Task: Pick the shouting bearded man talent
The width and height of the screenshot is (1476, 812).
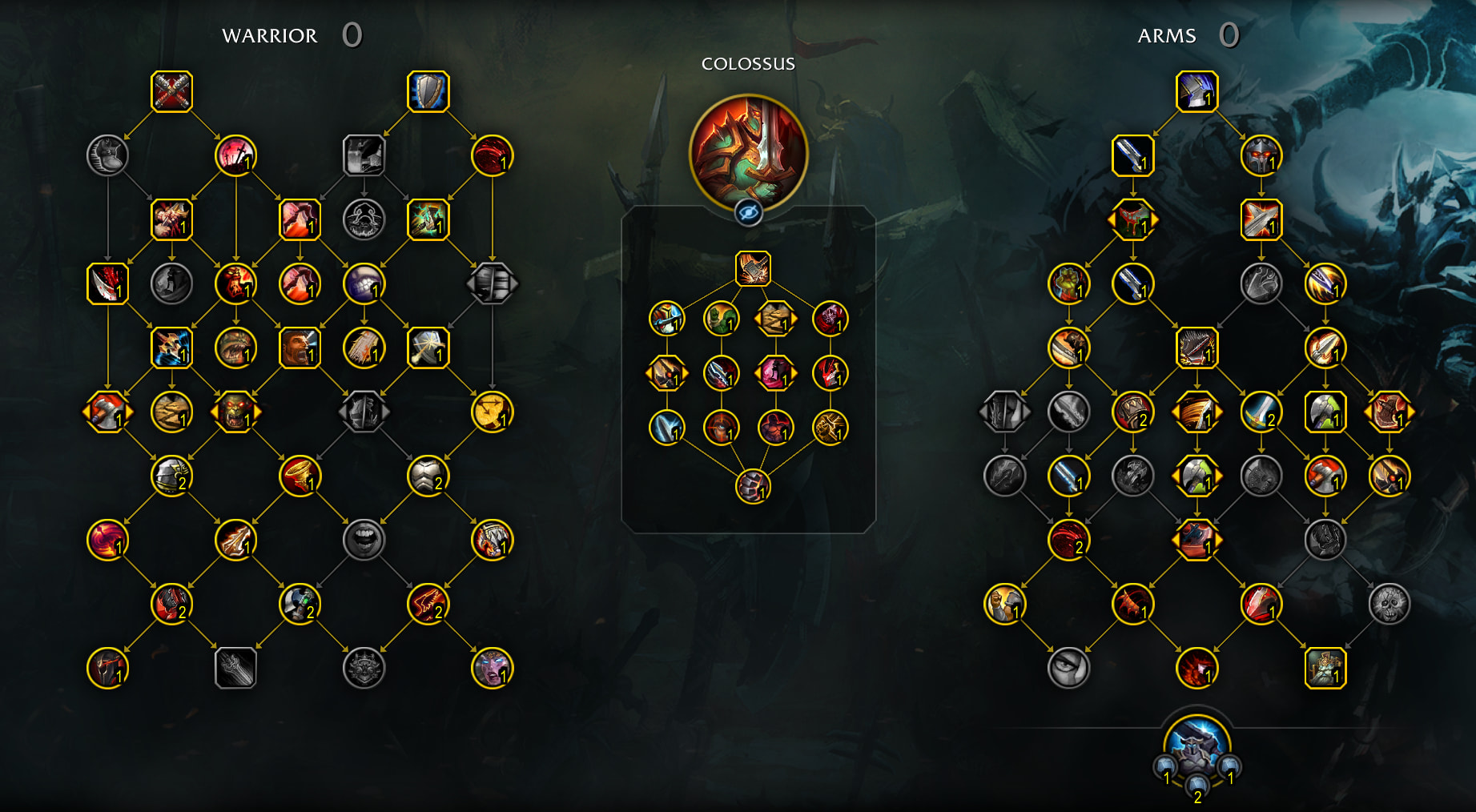Action: point(300,348)
